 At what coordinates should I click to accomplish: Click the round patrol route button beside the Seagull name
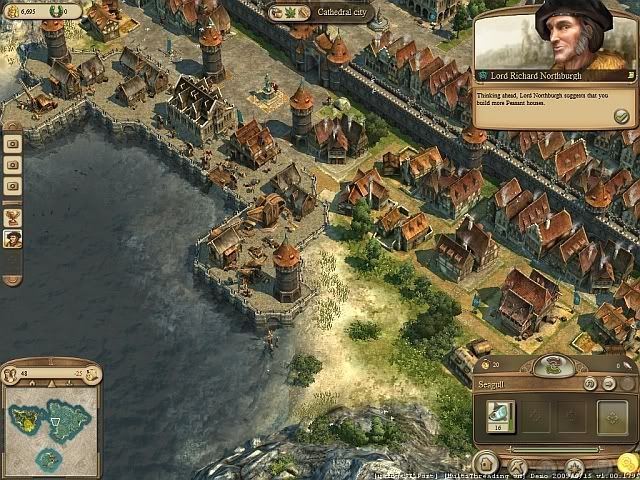tap(590, 383)
